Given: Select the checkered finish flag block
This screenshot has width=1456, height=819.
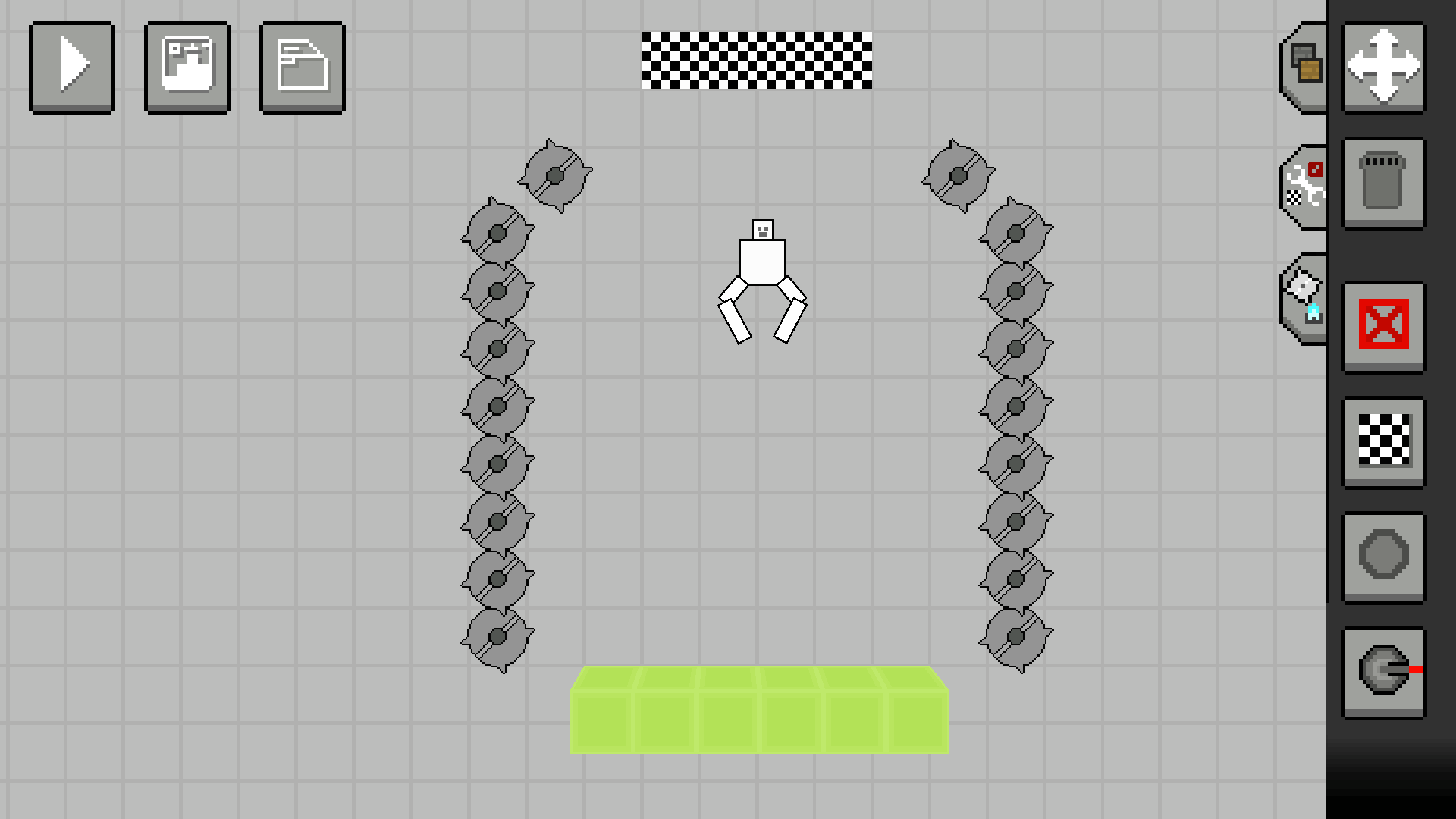Looking at the screenshot, I should (1384, 442).
